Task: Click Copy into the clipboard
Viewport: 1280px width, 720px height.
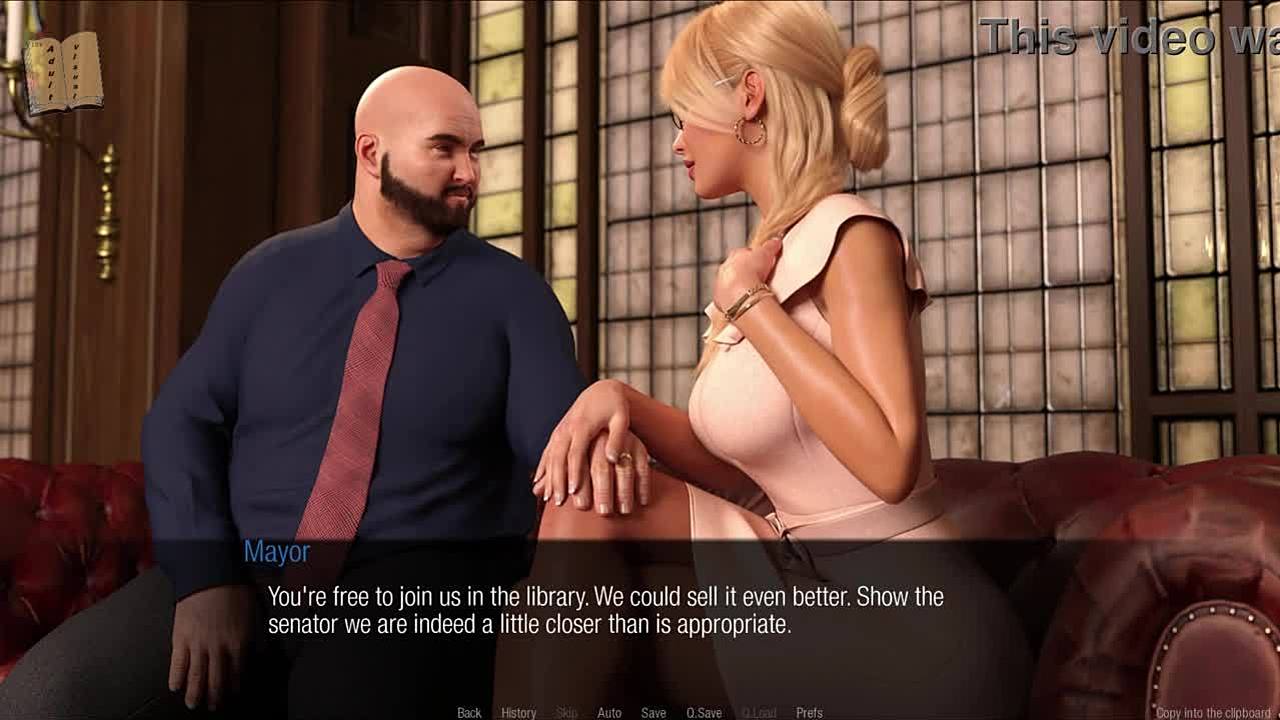Action: 1212,713
